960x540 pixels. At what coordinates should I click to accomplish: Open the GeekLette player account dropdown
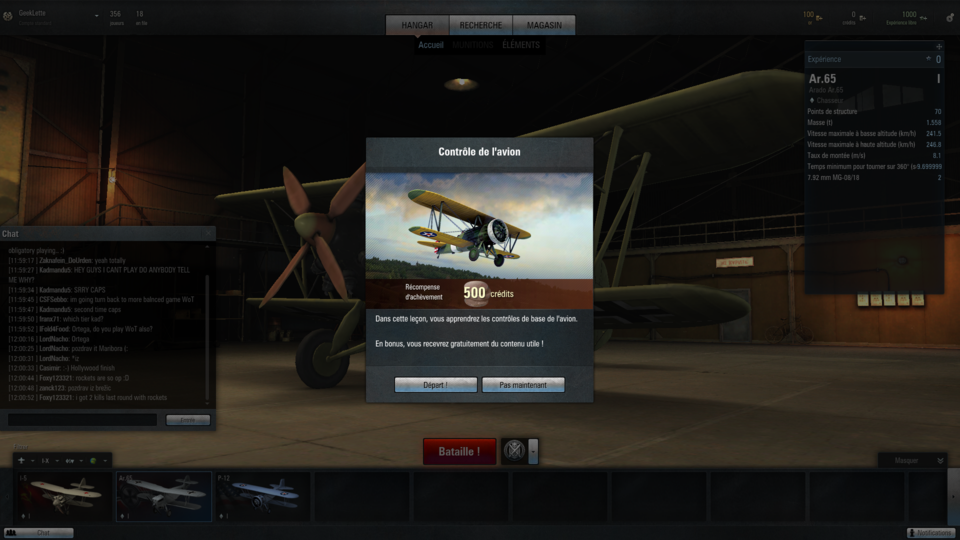96,15
